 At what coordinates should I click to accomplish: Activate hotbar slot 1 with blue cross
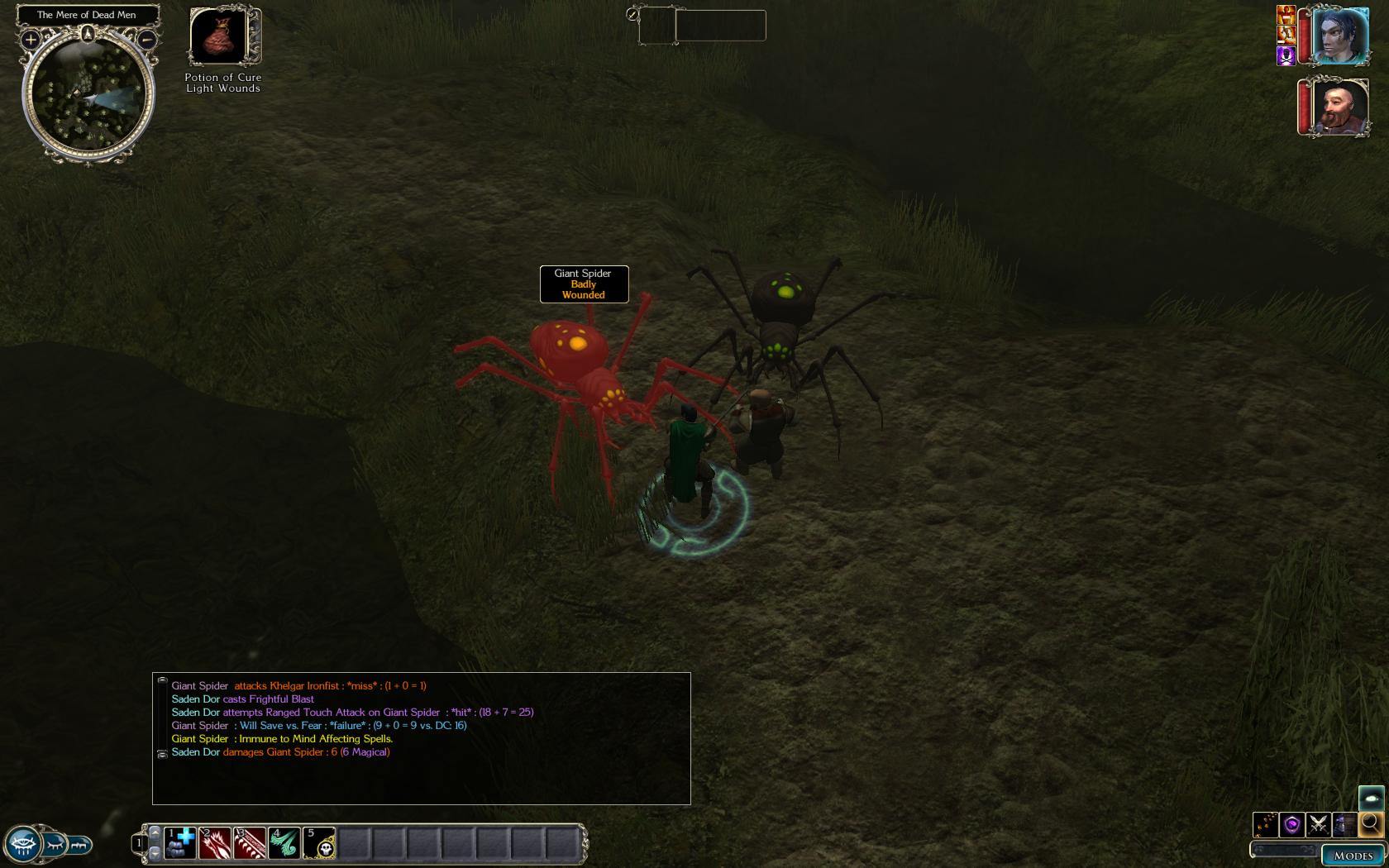click(x=180, y=843)
